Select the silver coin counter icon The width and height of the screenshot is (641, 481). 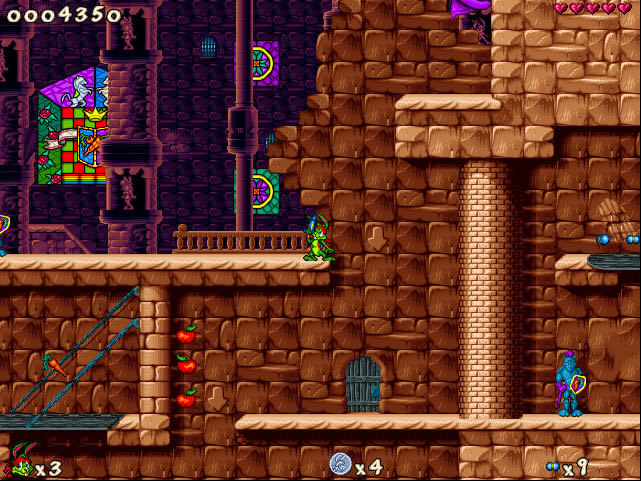[x=340, y=464]
